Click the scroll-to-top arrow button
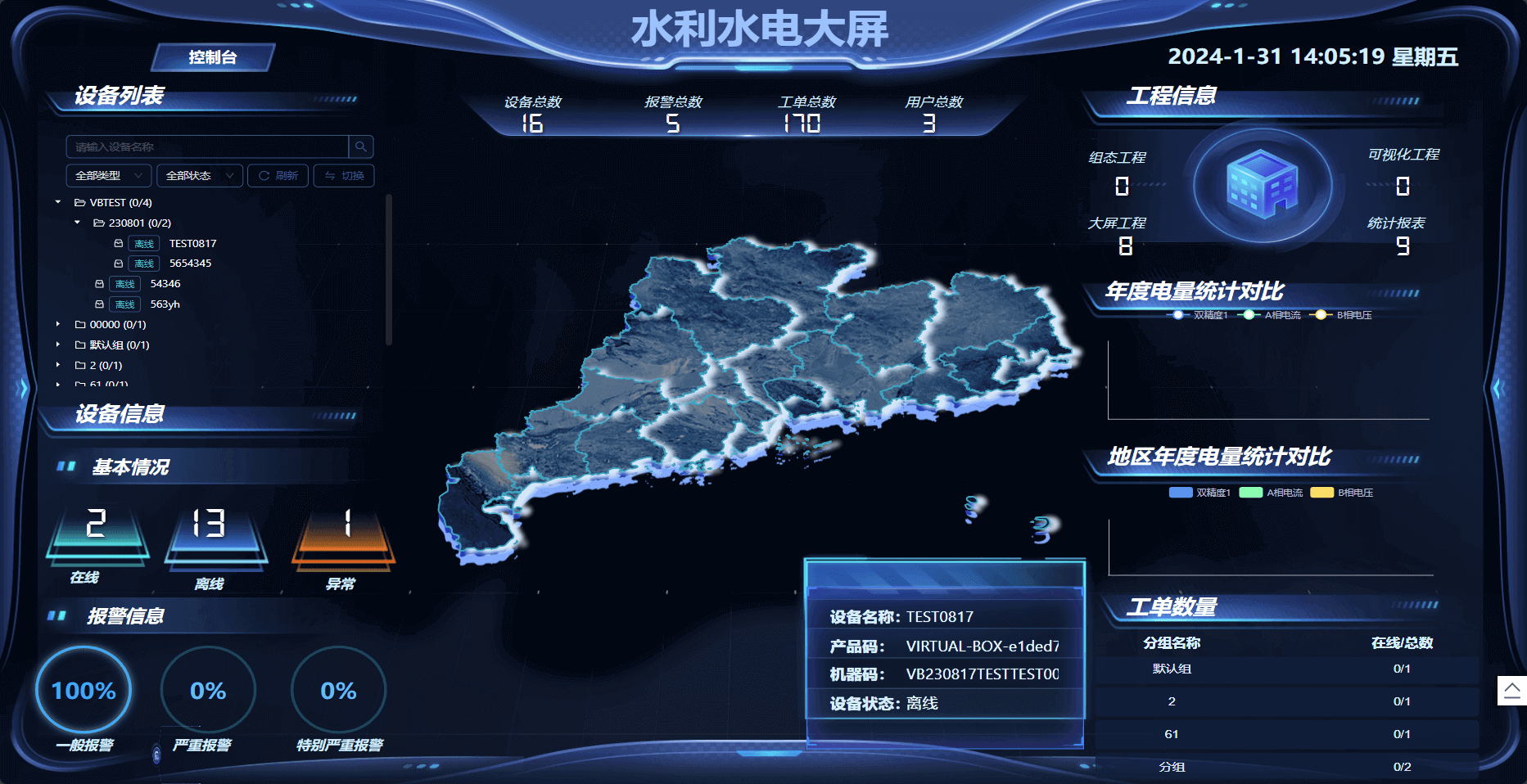Screen dimensions: 1527x784 [x=1511, y=690]
